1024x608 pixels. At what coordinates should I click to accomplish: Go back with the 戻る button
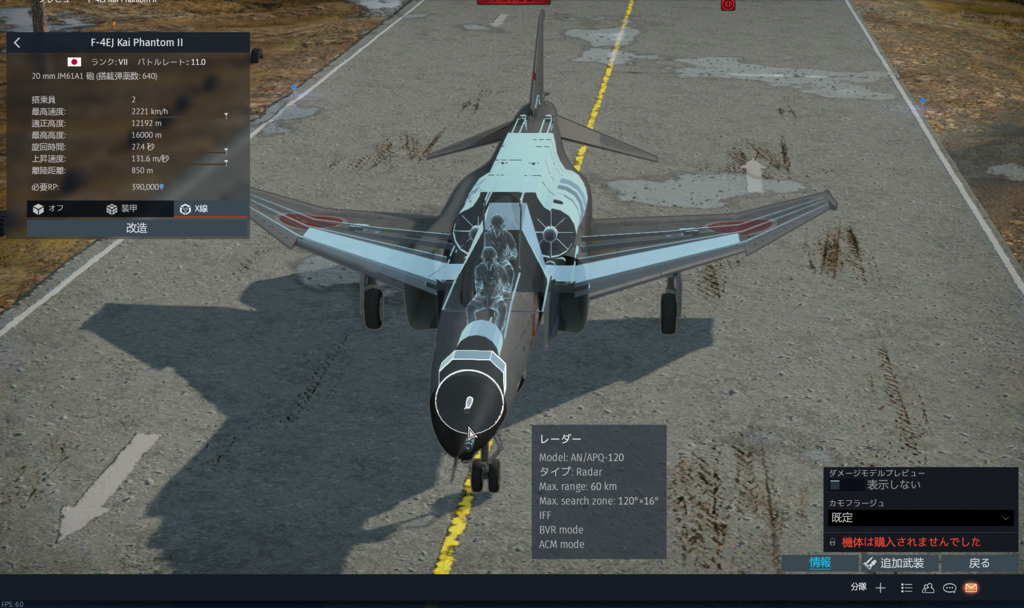(x=980, y=563)
